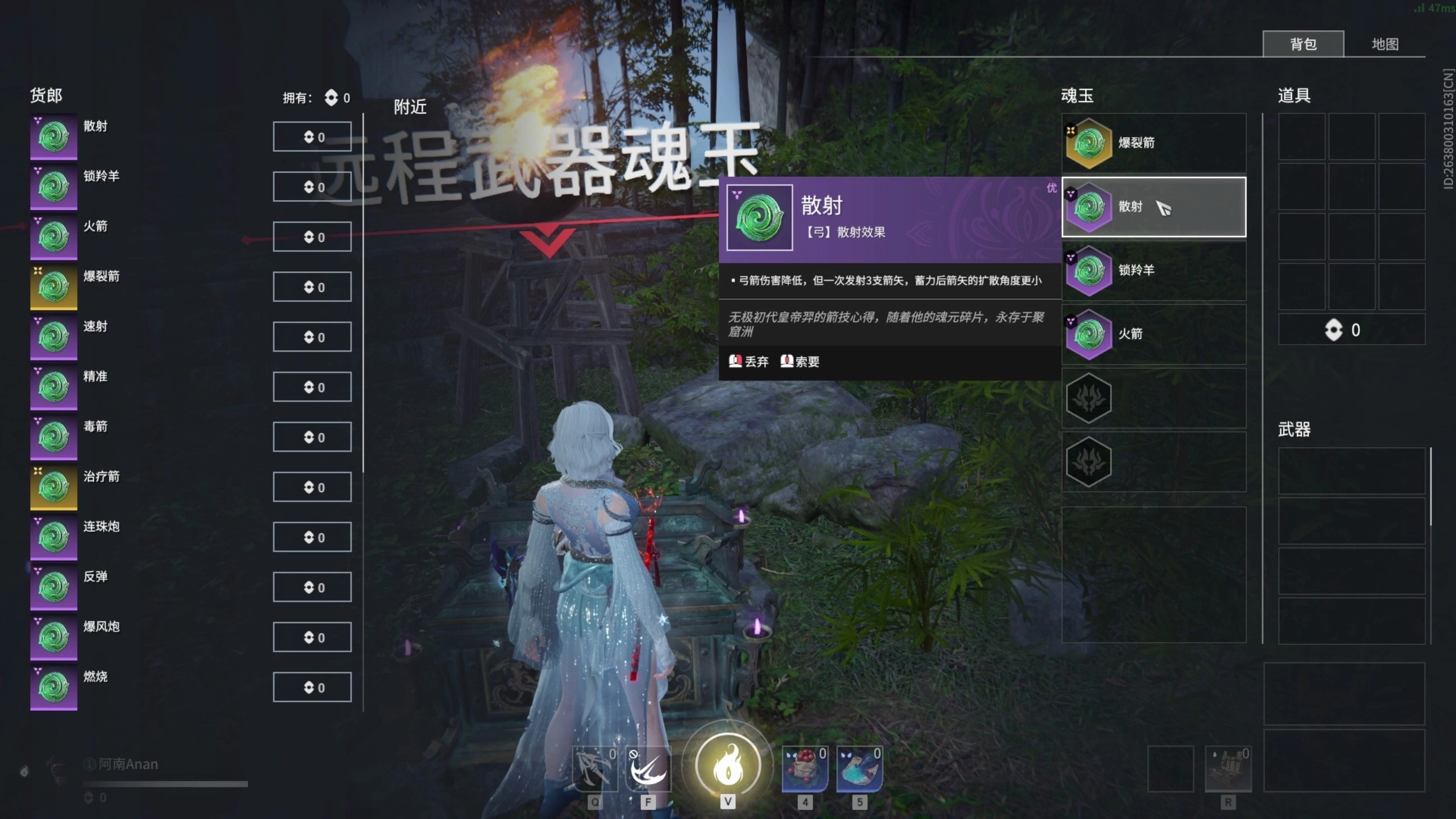Viewport: 1456px width, 819px height.
Task: Select the 速射 soul jade icon
Action: click(x=54, y=336)
